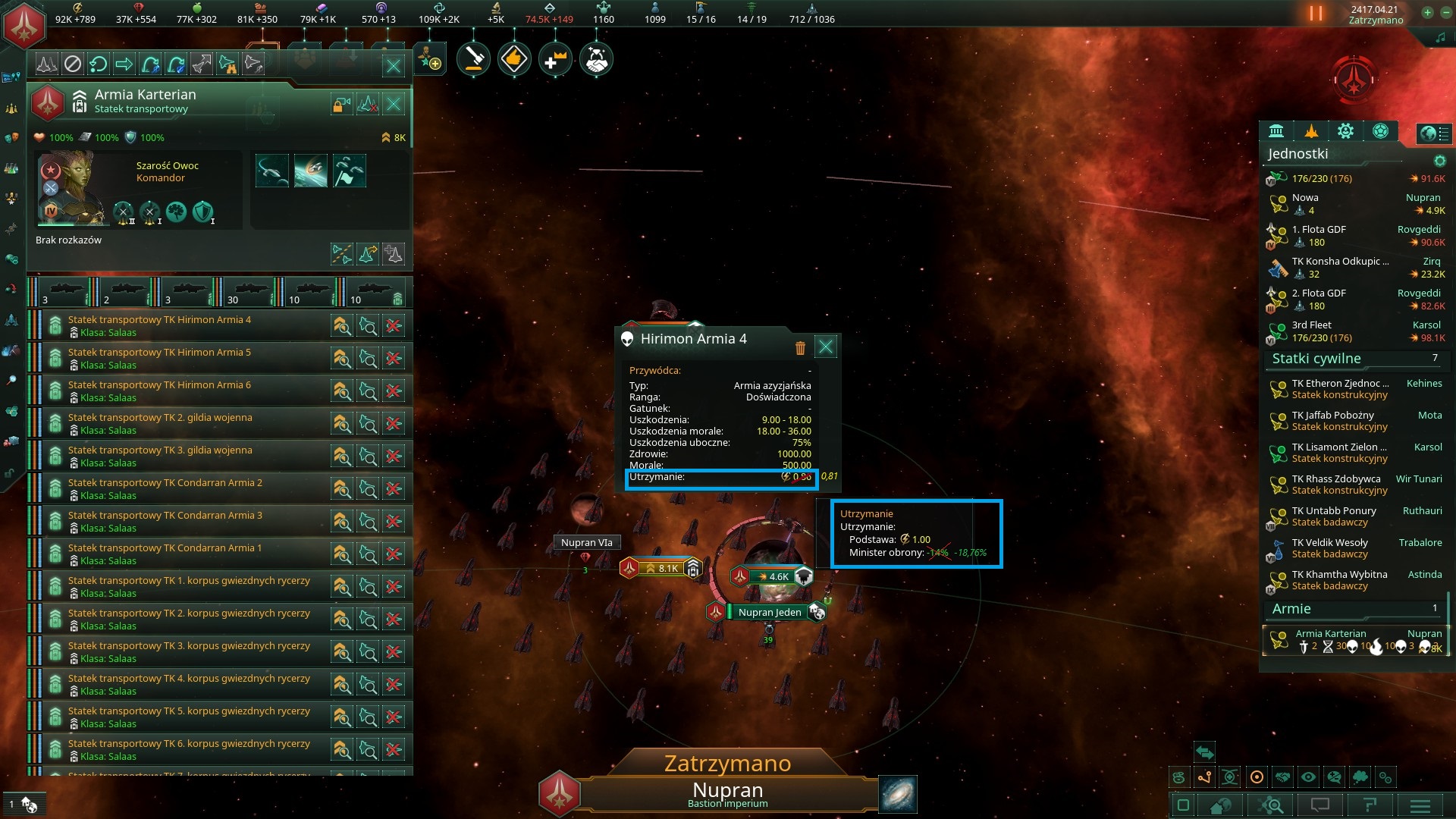Open the ship designer hammer icon at top

pos(474,58)
